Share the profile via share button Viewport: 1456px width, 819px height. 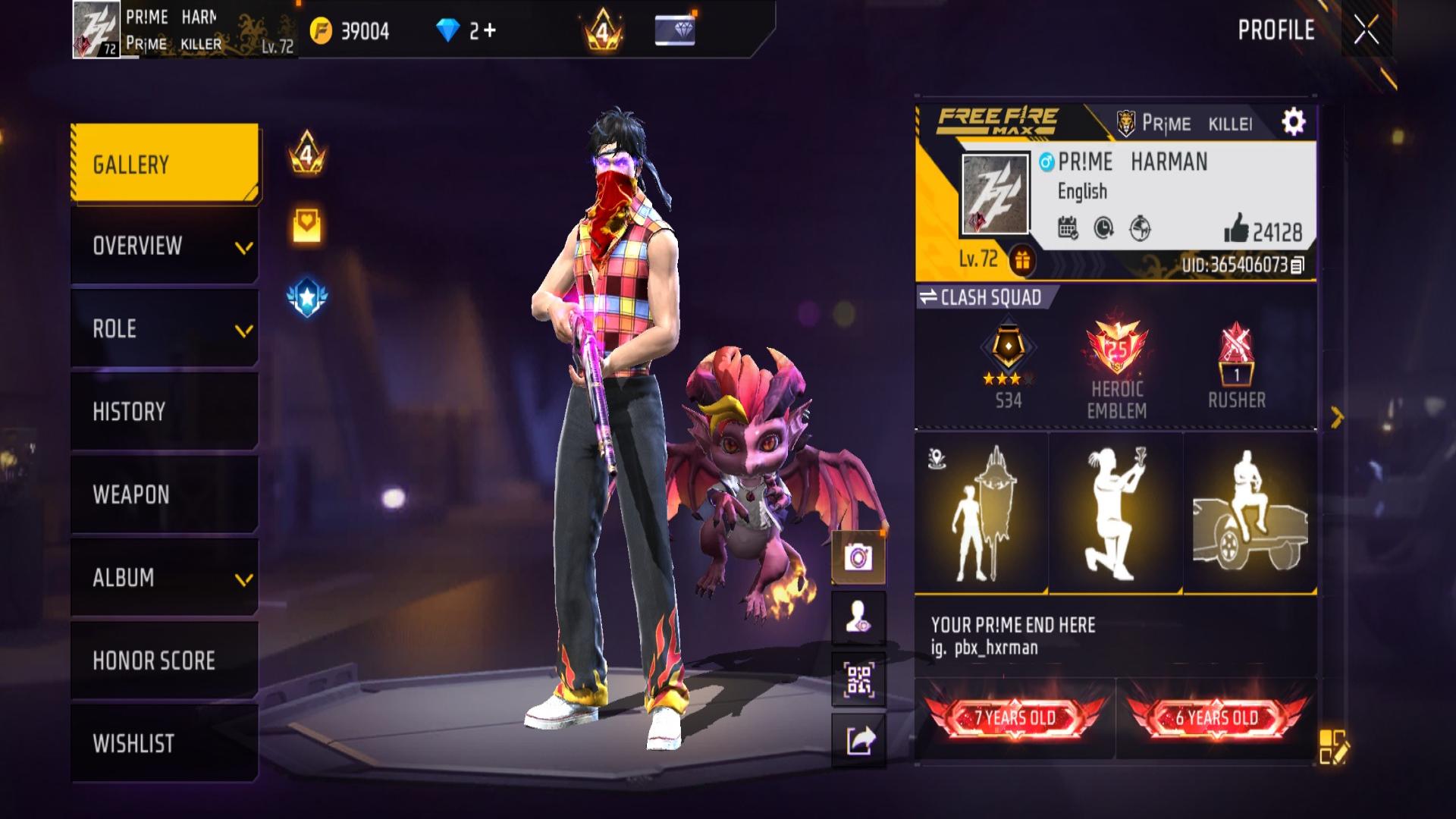point(858,741)
